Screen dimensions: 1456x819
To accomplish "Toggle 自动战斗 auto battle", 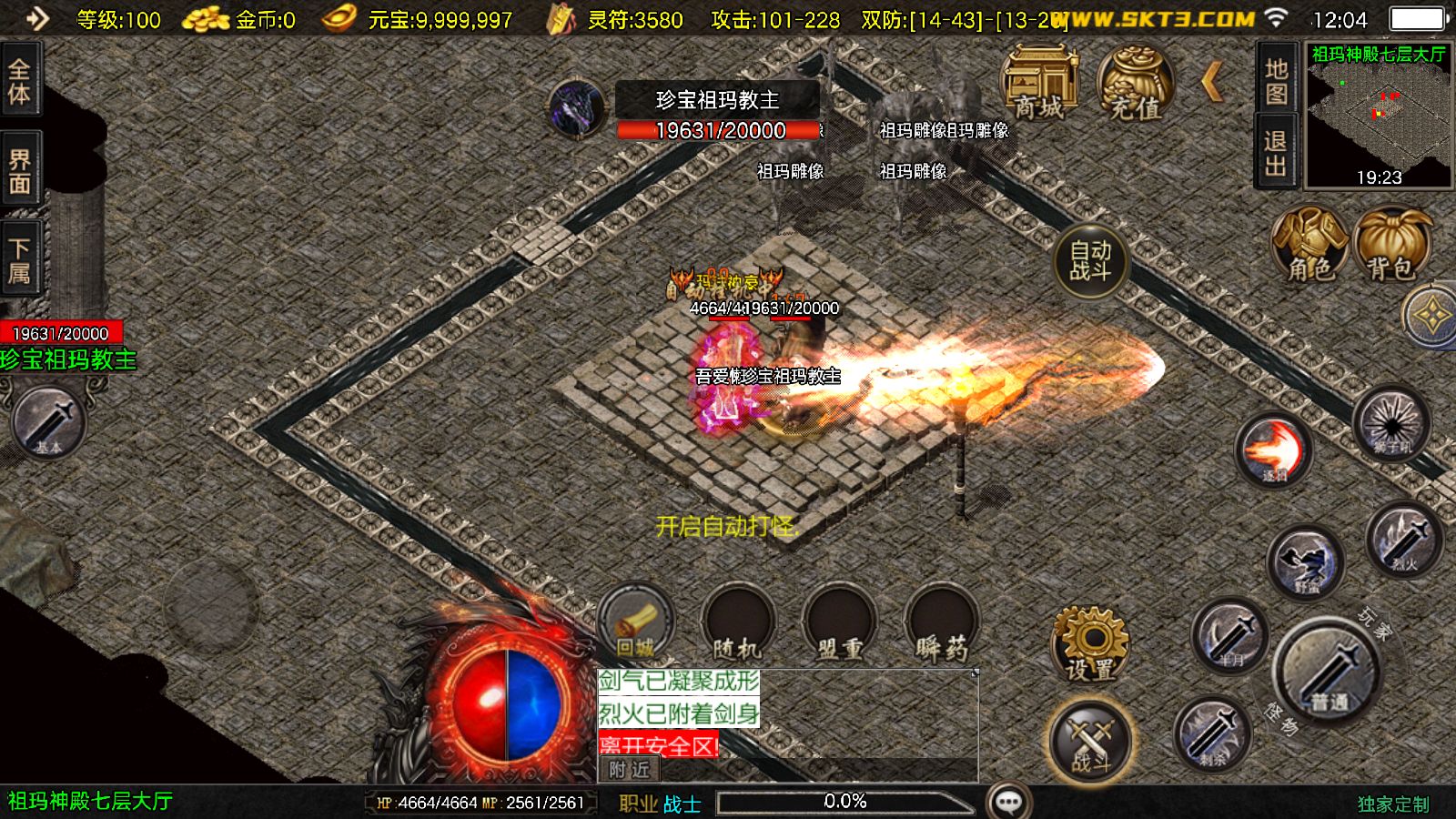I will pos(1090,261).
